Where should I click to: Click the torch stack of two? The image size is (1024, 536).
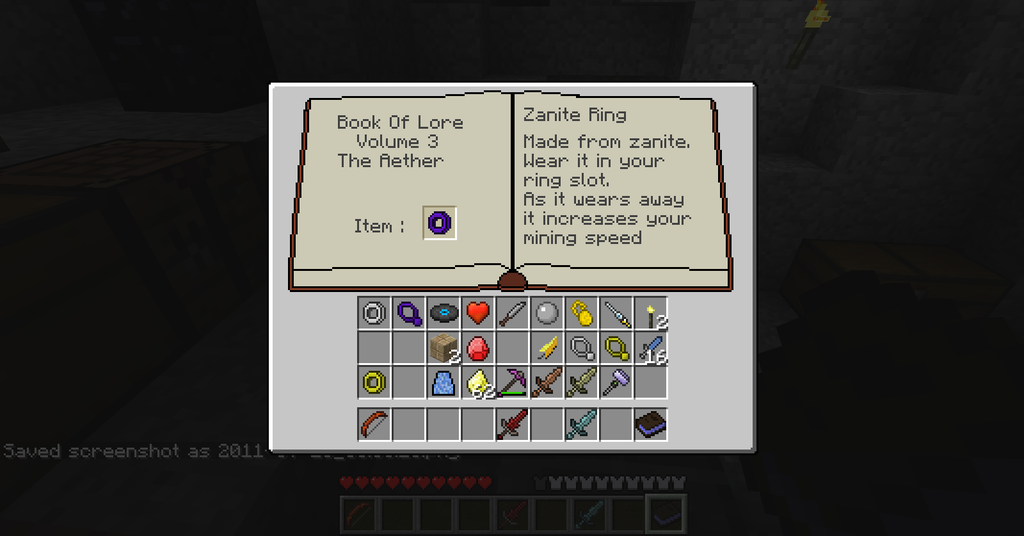[x=650, y=314]
